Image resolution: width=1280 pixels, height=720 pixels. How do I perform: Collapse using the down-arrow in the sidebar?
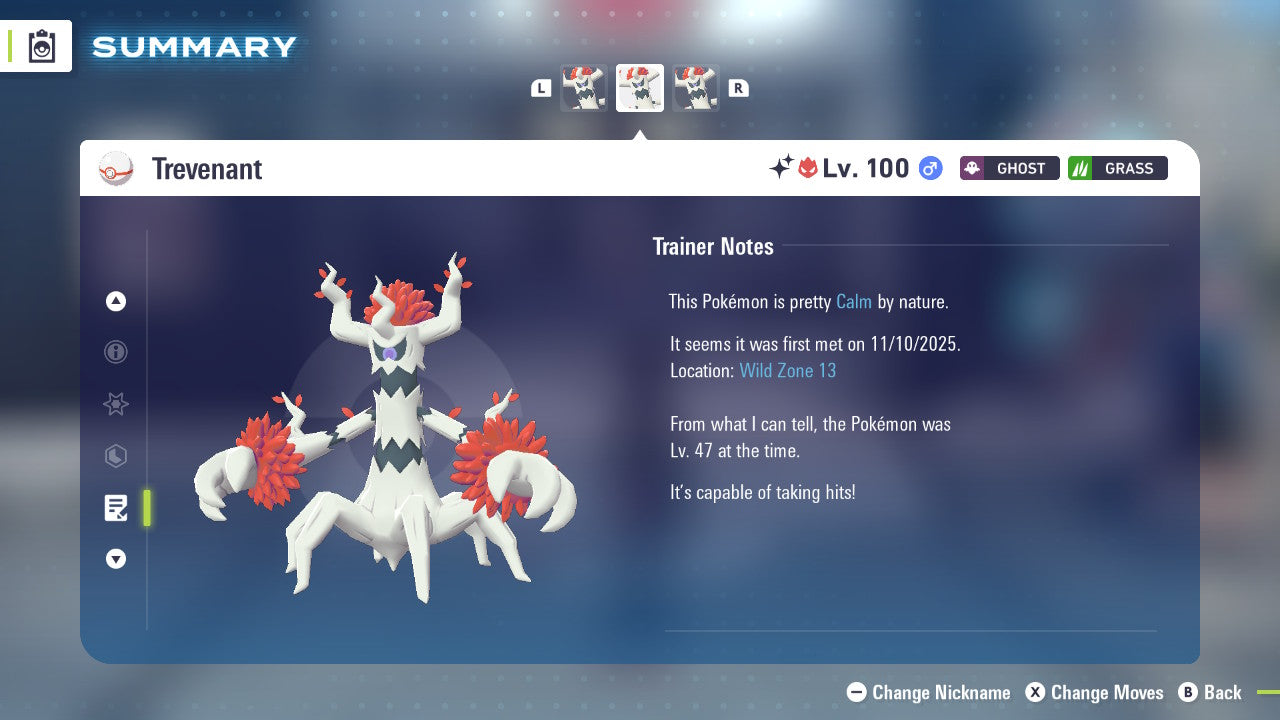(x=116, y=559)
